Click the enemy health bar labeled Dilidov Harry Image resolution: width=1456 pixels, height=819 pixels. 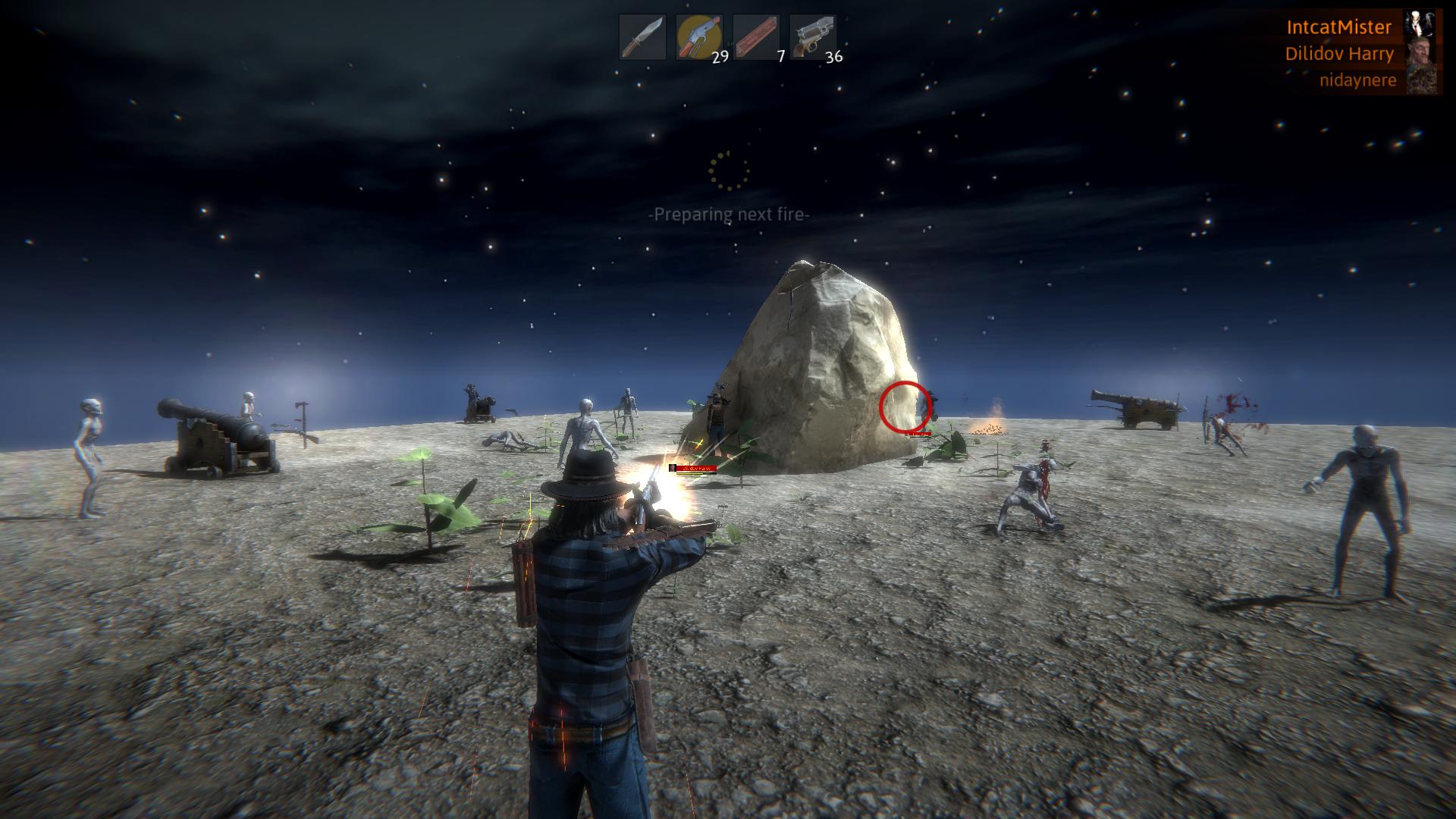pos(693,468)
